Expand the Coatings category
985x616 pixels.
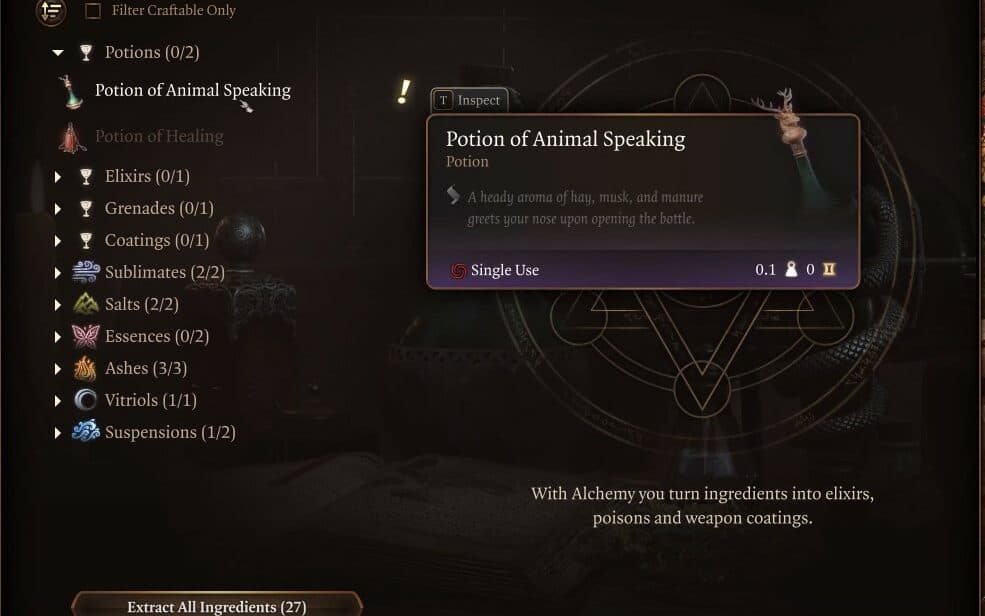[x=58, y=241]
